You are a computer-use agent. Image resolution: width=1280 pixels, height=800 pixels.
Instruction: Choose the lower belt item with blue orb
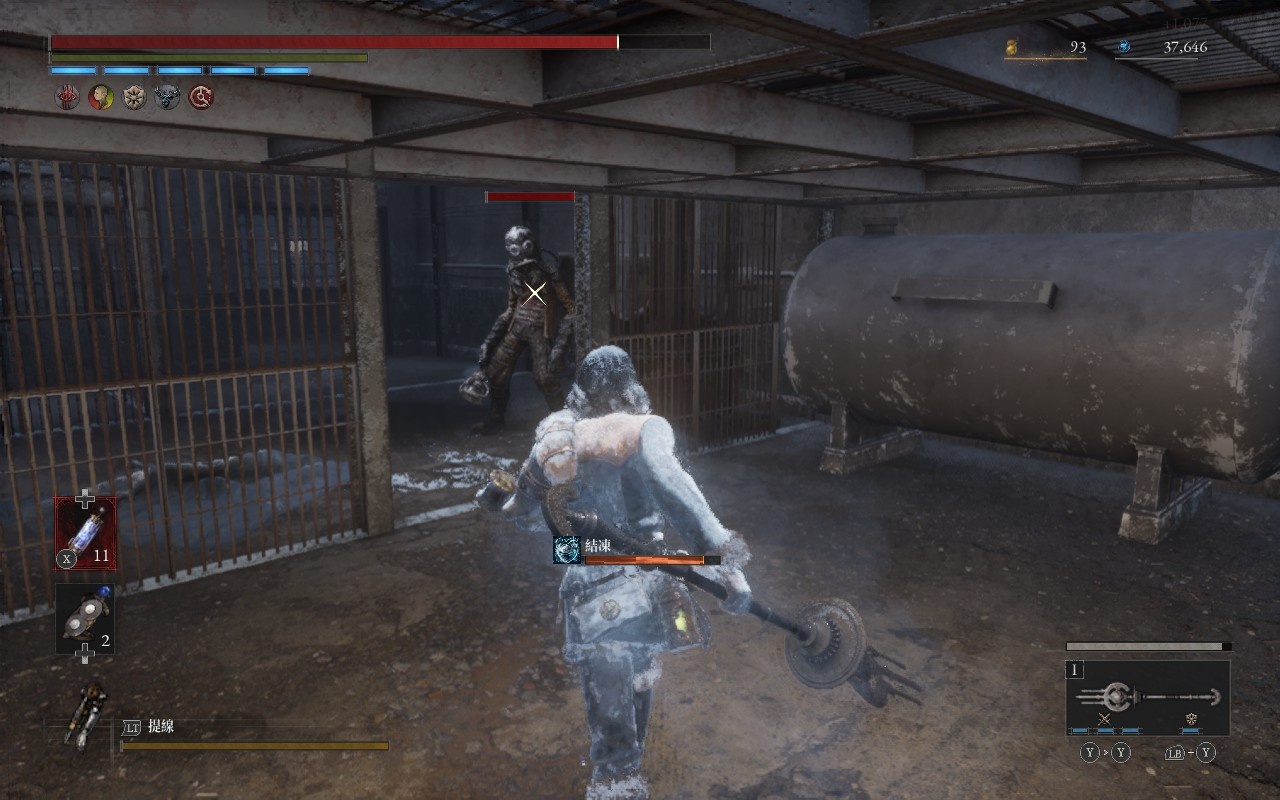coord(85,619)
